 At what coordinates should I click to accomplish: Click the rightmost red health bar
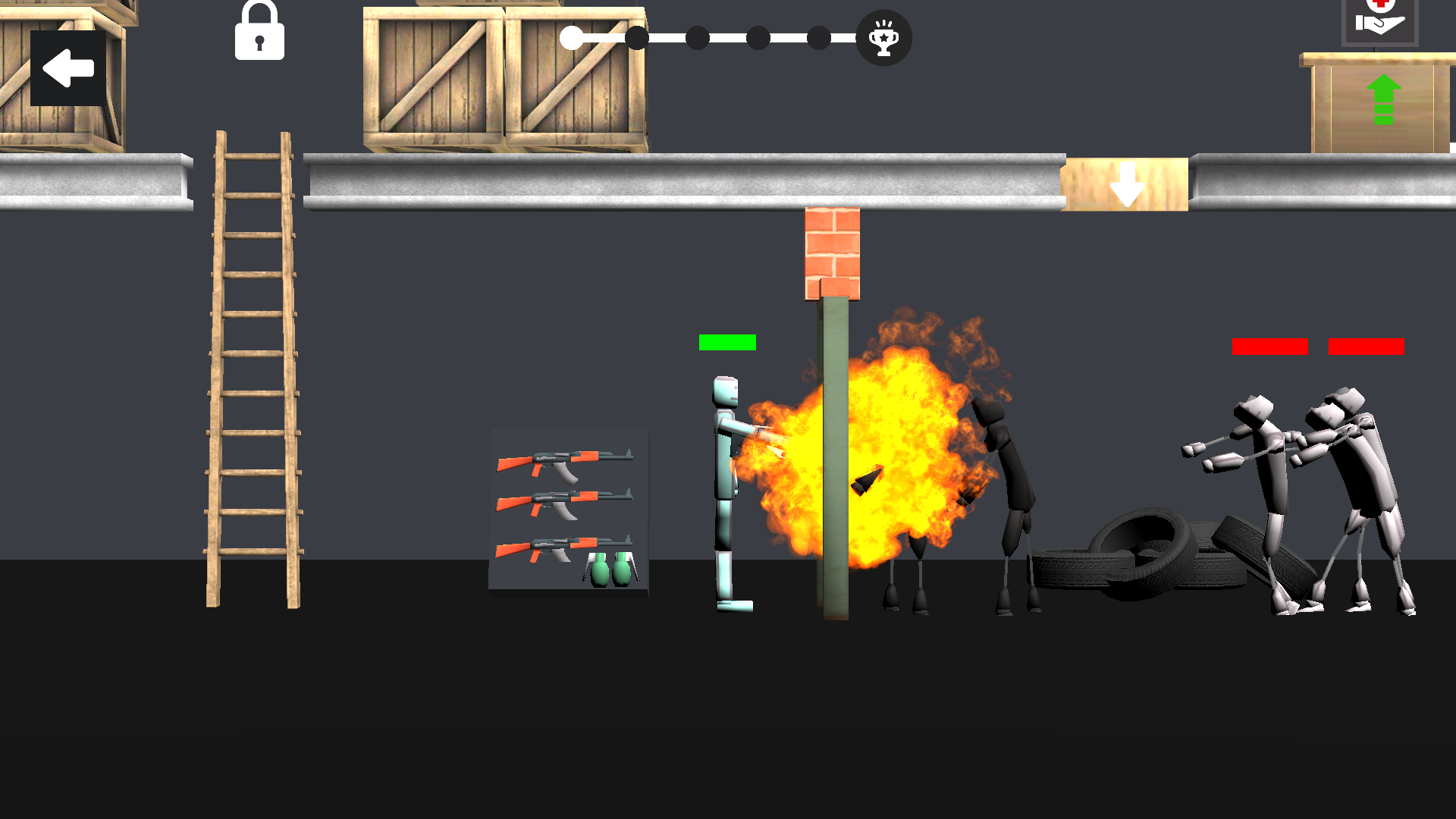1365,347
